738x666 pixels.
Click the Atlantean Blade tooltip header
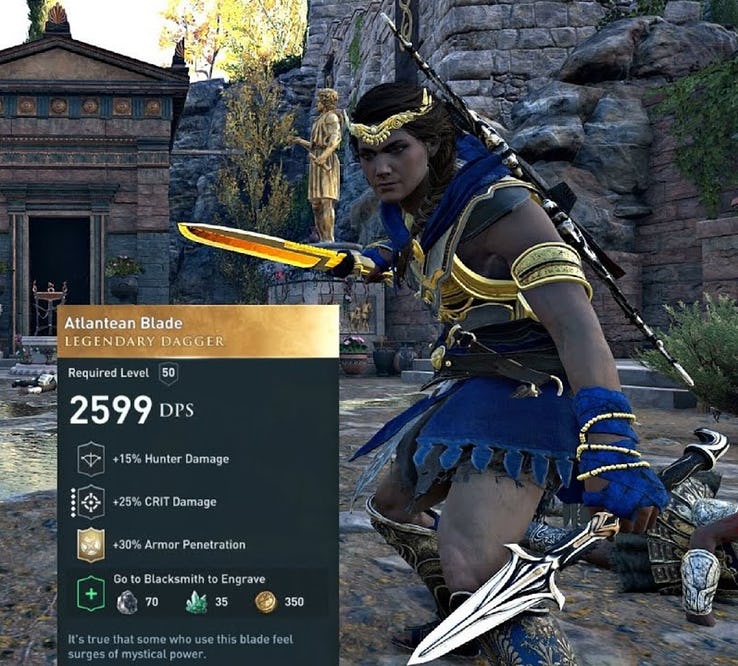click(x=198, y=332)
